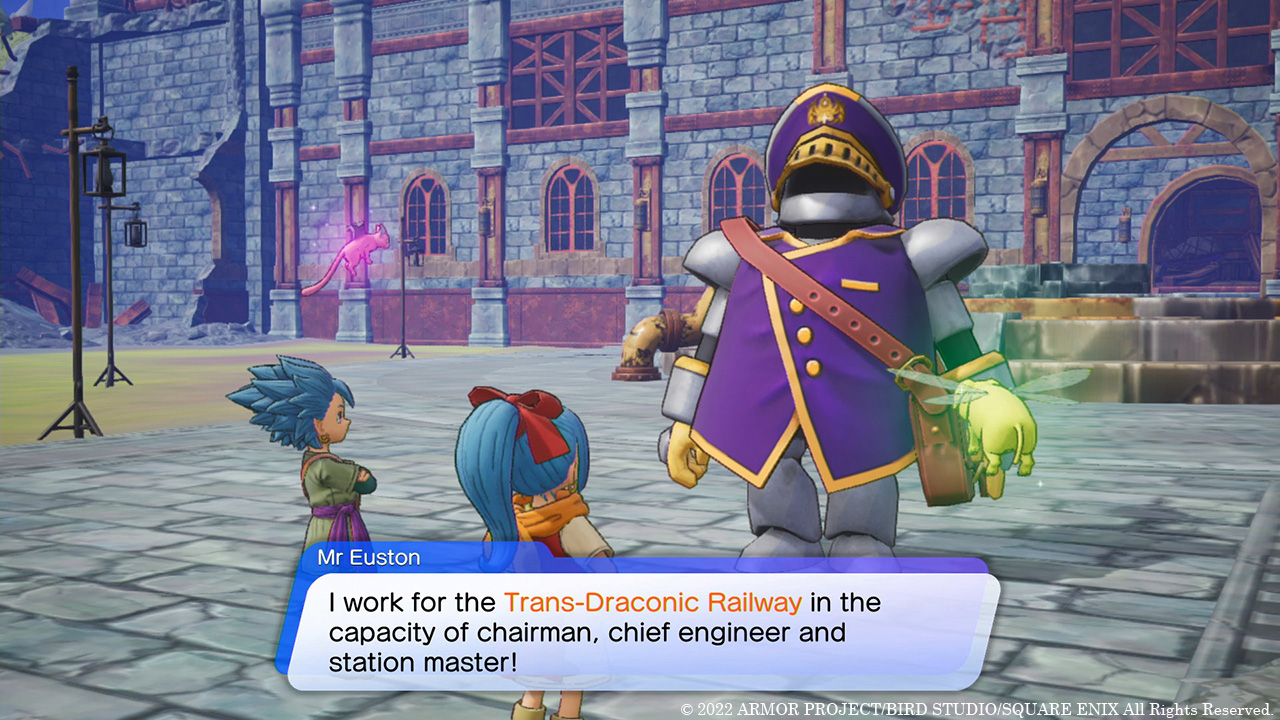1280x720 pixels.
Task: Select the orange Trans-Draconic Railway text
Action: tap(654, 602)
